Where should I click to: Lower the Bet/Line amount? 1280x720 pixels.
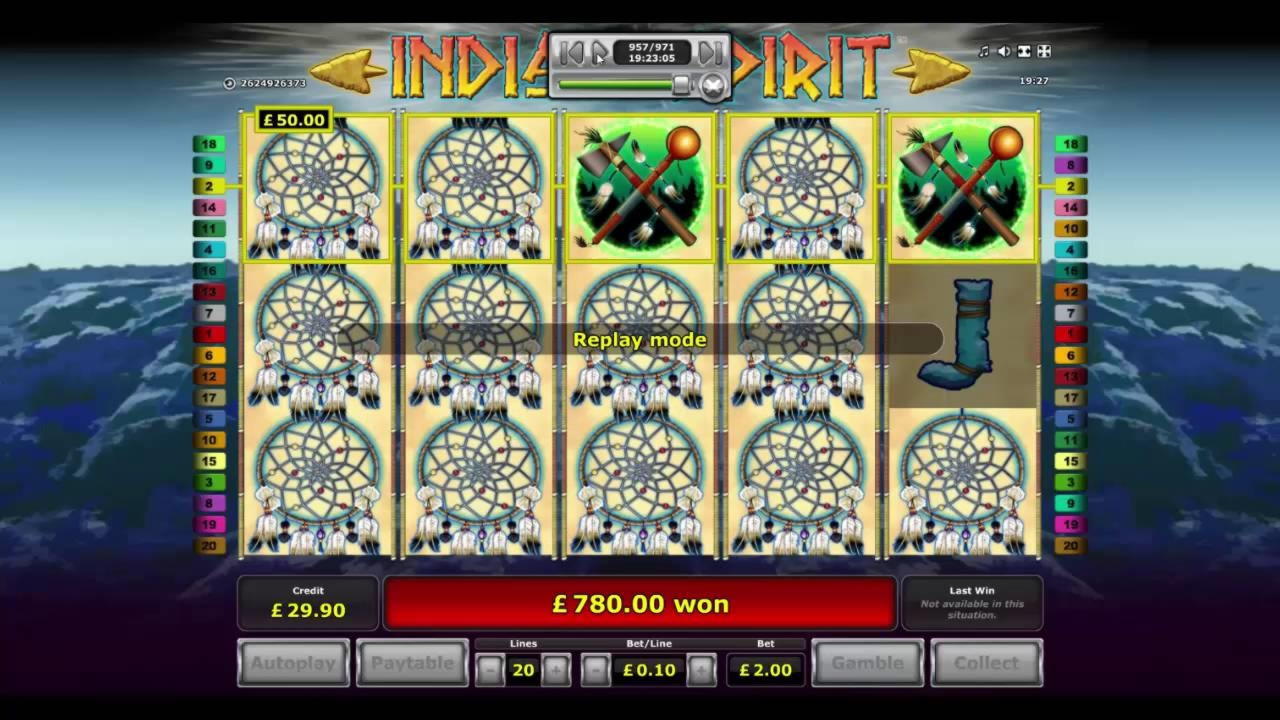point(596,670)
